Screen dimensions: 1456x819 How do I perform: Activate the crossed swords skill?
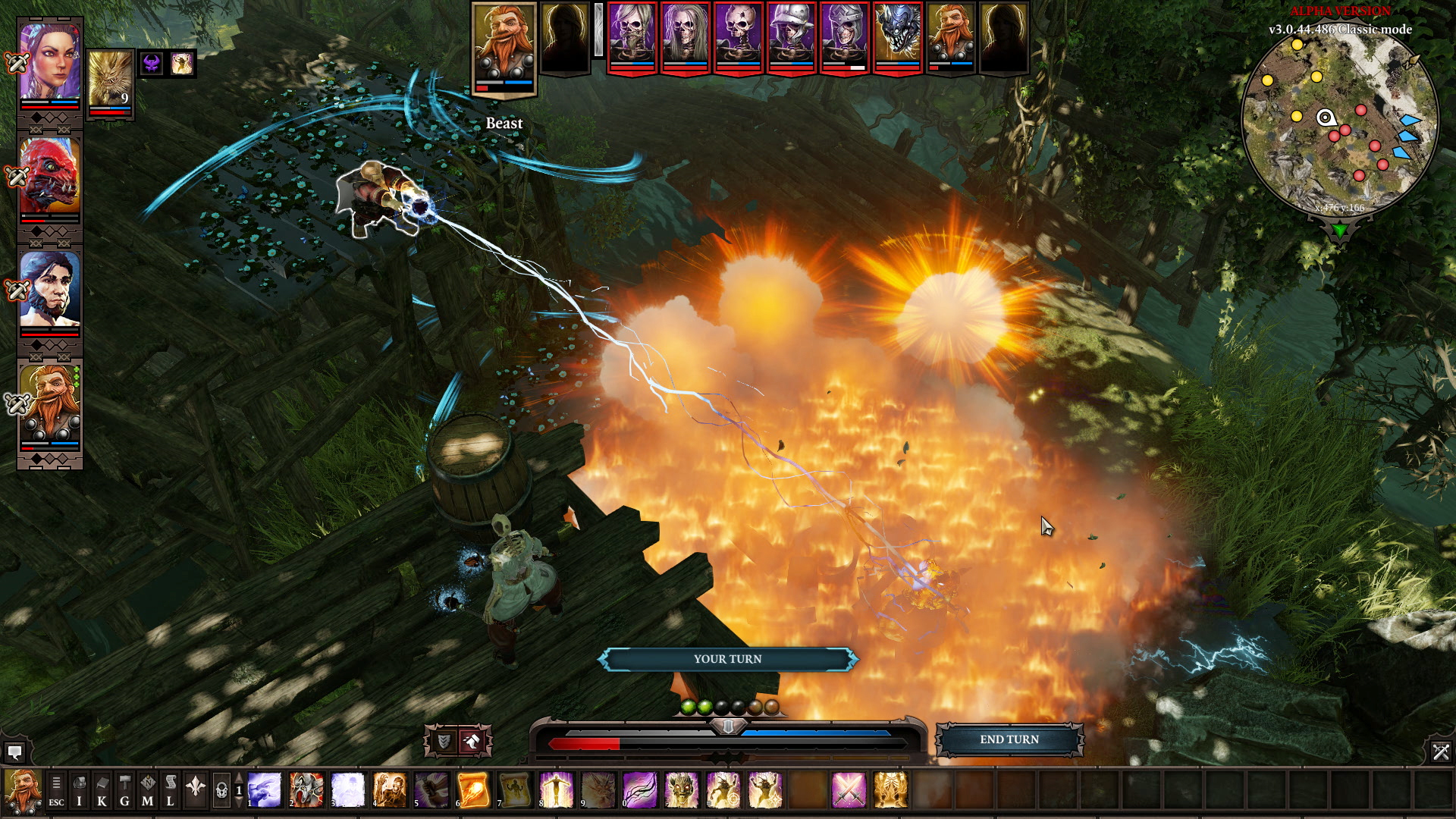(849, 790)
